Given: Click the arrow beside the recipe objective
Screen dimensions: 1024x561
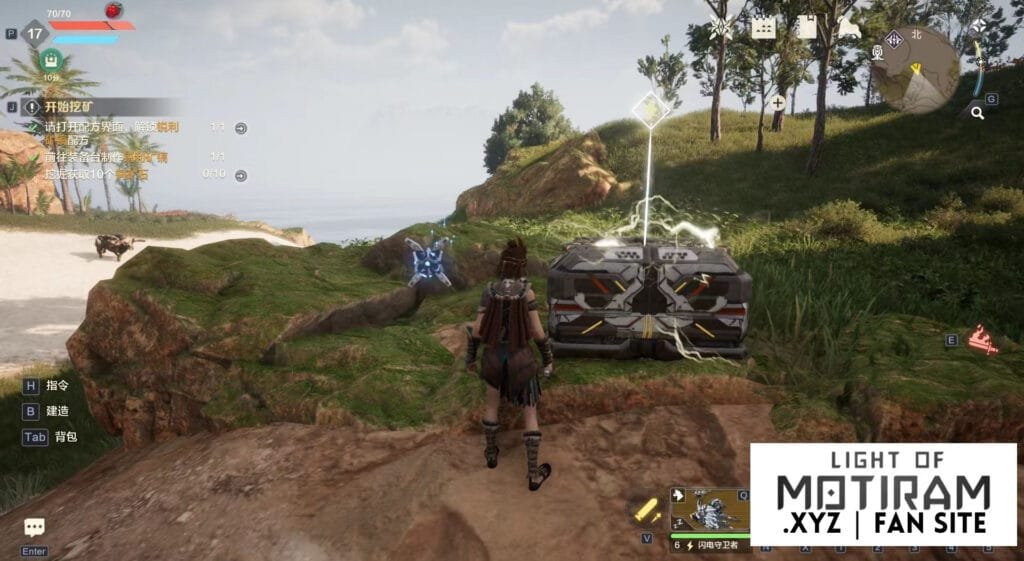Looking at the screenshot, I should click(240, 128).
